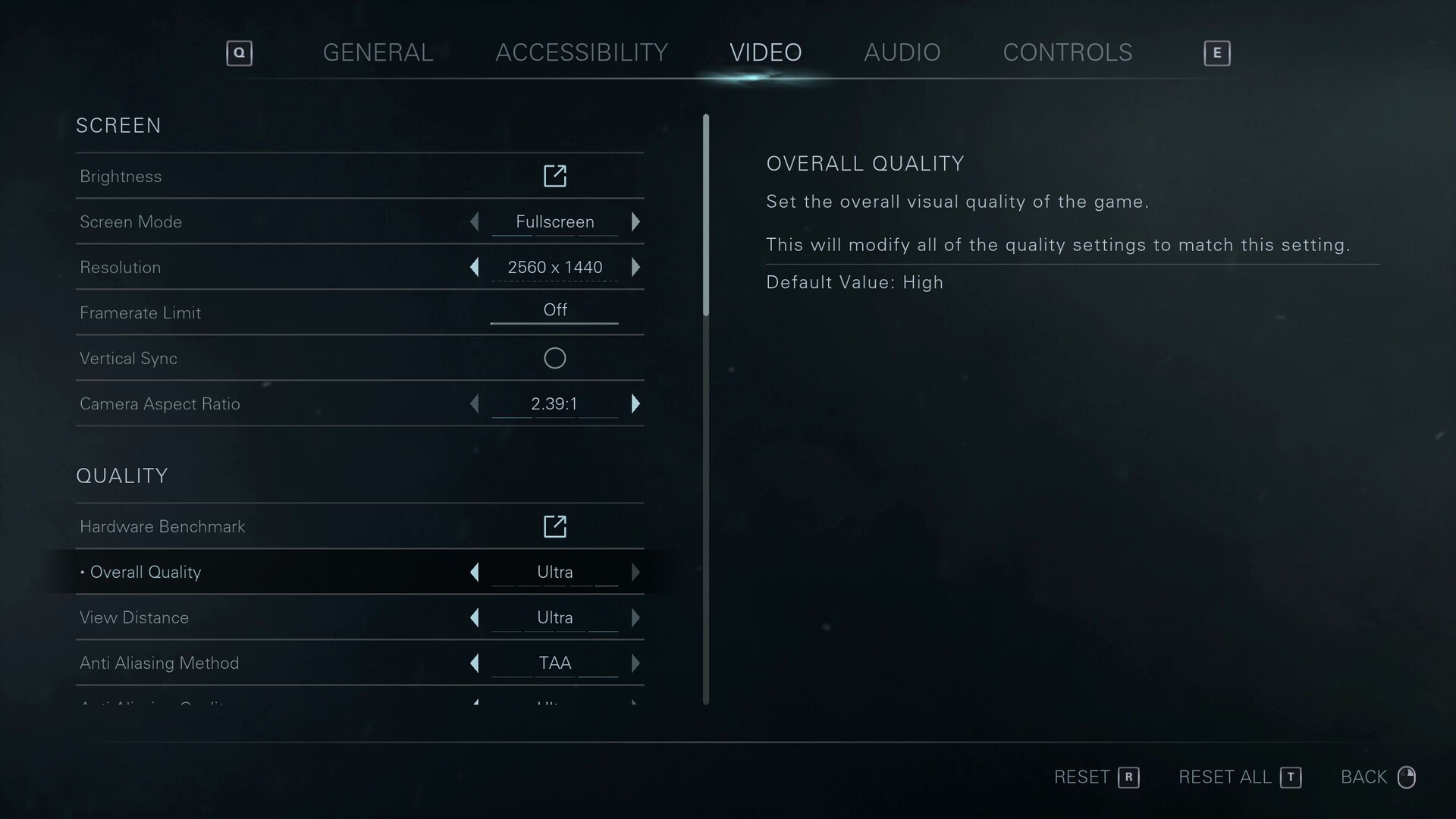Switch Anti Aliasing Method with left arrow
This screenshot has width=1456, height=819.
(475, 663)
